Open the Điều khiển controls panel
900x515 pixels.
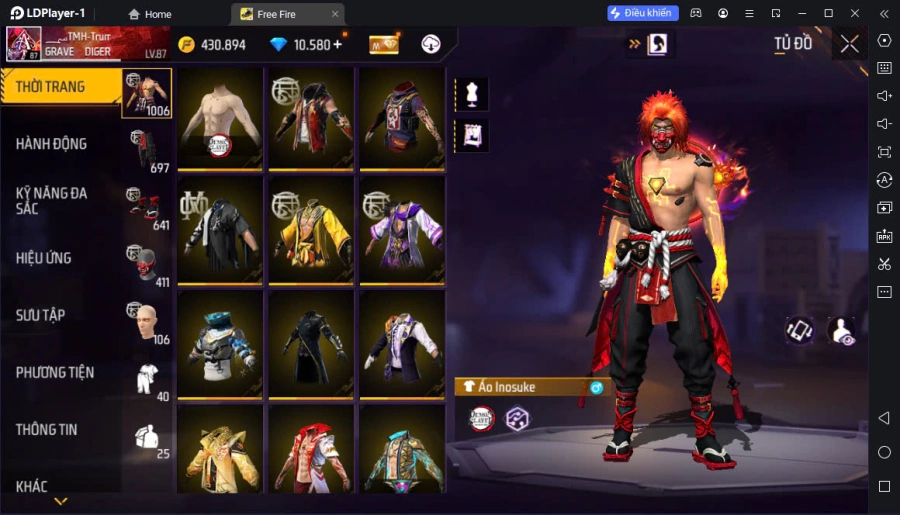pos(643,13)
